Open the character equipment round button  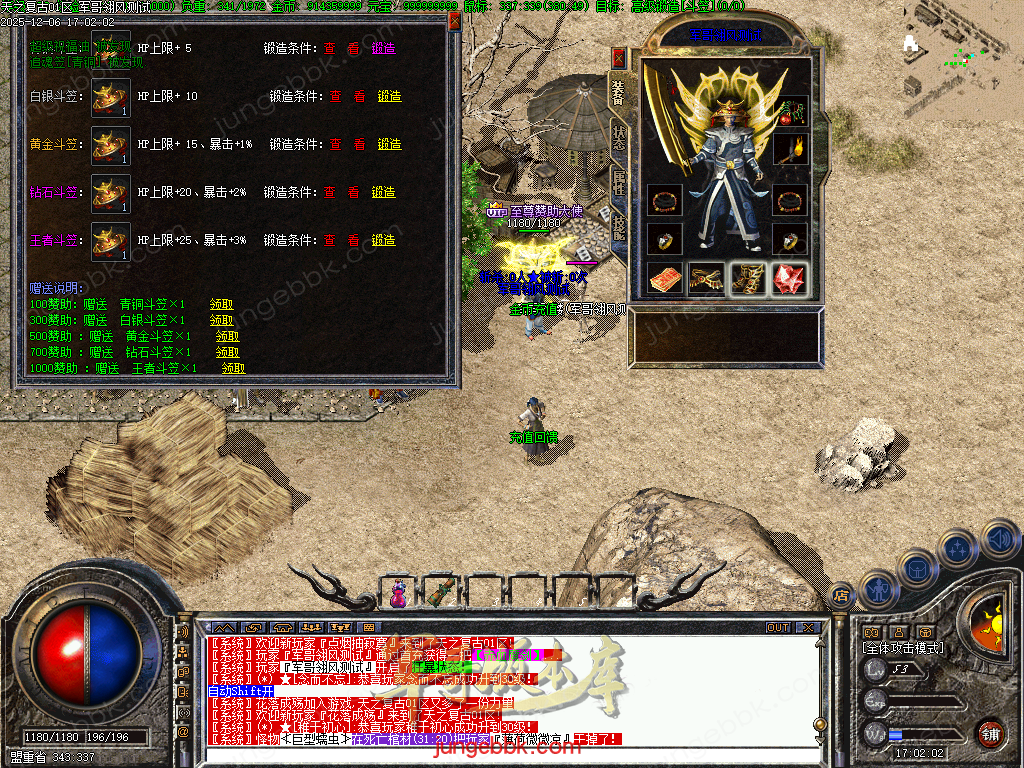[880, 589]
